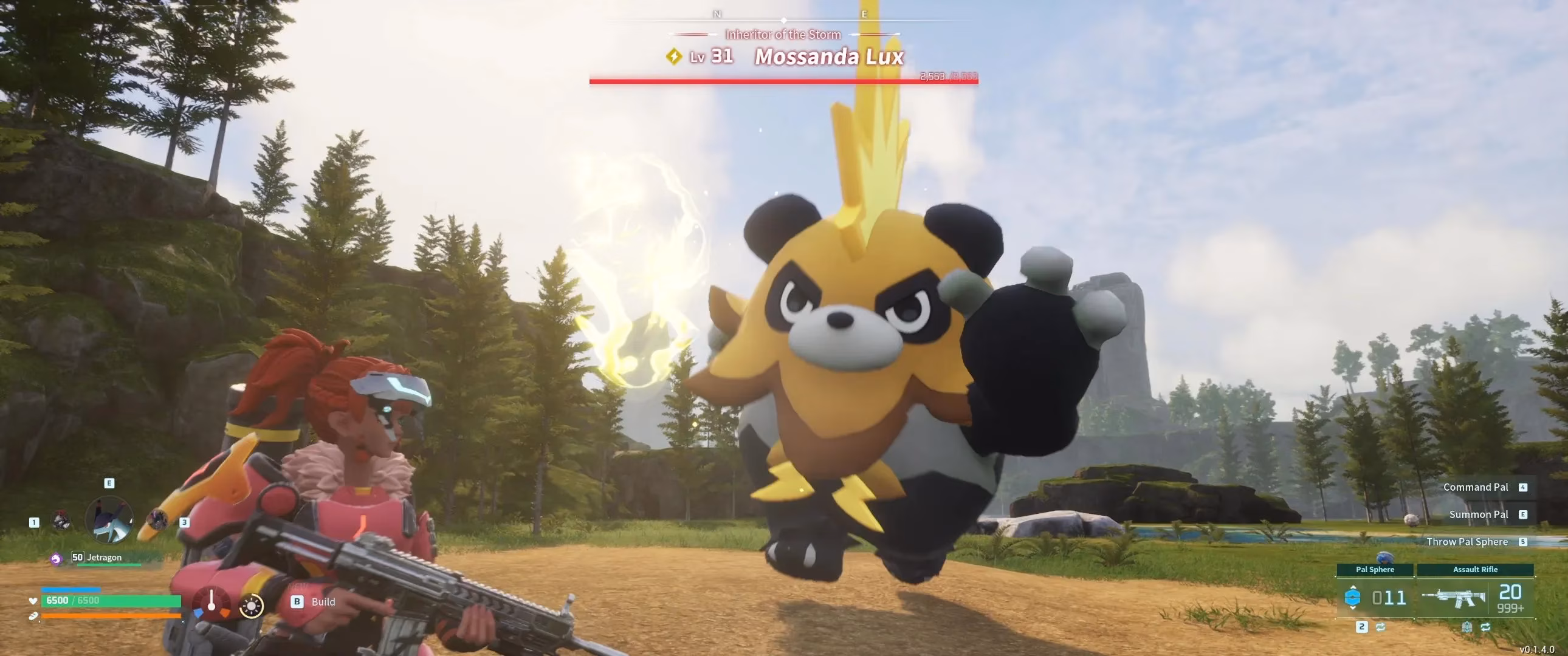Choose the Summon Pal action
The width and height of the screenshot is (1568, 656).
click(x=1479, y=514)
